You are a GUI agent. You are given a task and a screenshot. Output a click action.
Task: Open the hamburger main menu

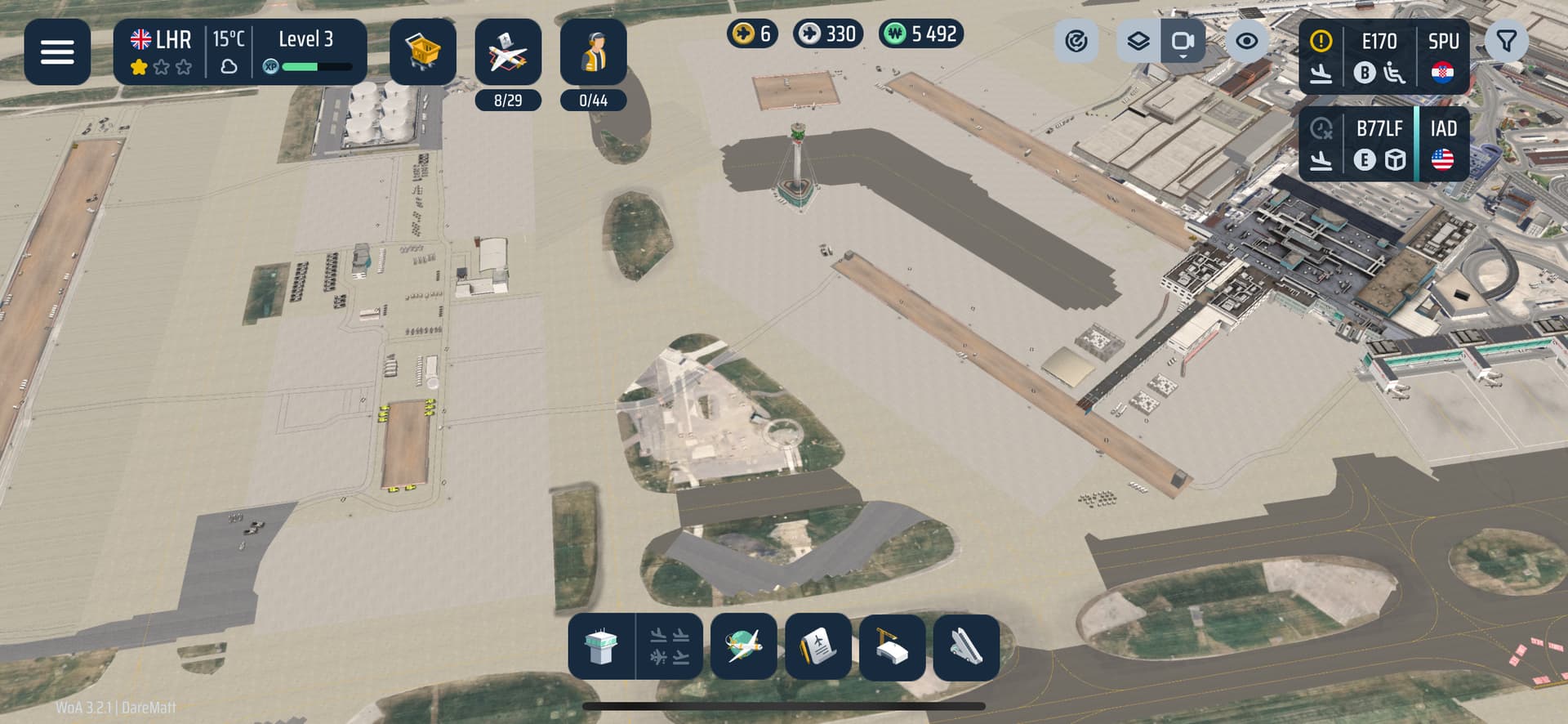pos(57,52)
